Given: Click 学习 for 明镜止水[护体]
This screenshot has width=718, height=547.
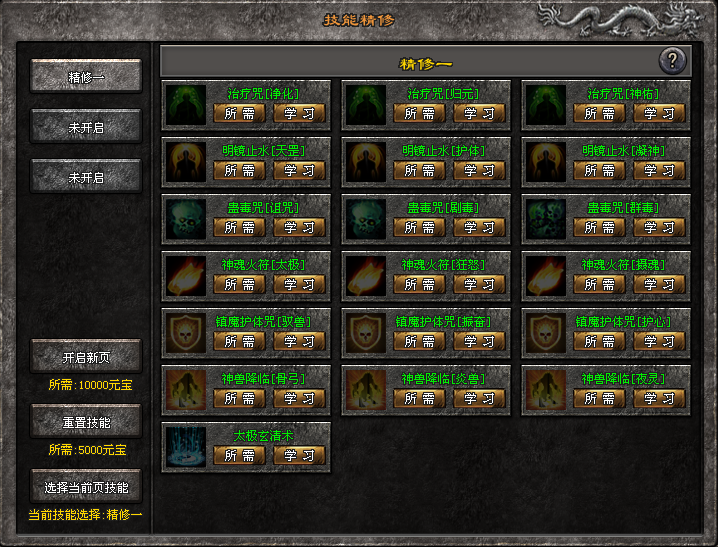Looking at the screenshot, I should pyautogui.click(x=479, y=170).
